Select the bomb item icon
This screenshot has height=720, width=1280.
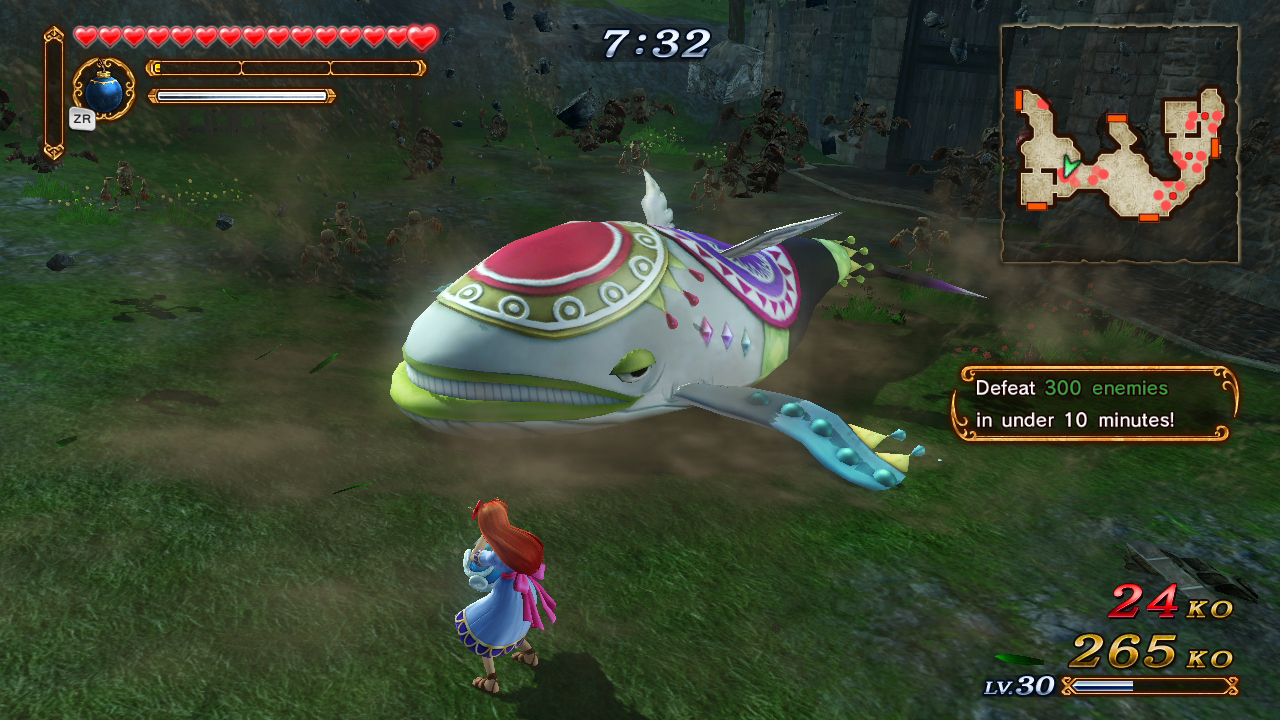(104, 91)
